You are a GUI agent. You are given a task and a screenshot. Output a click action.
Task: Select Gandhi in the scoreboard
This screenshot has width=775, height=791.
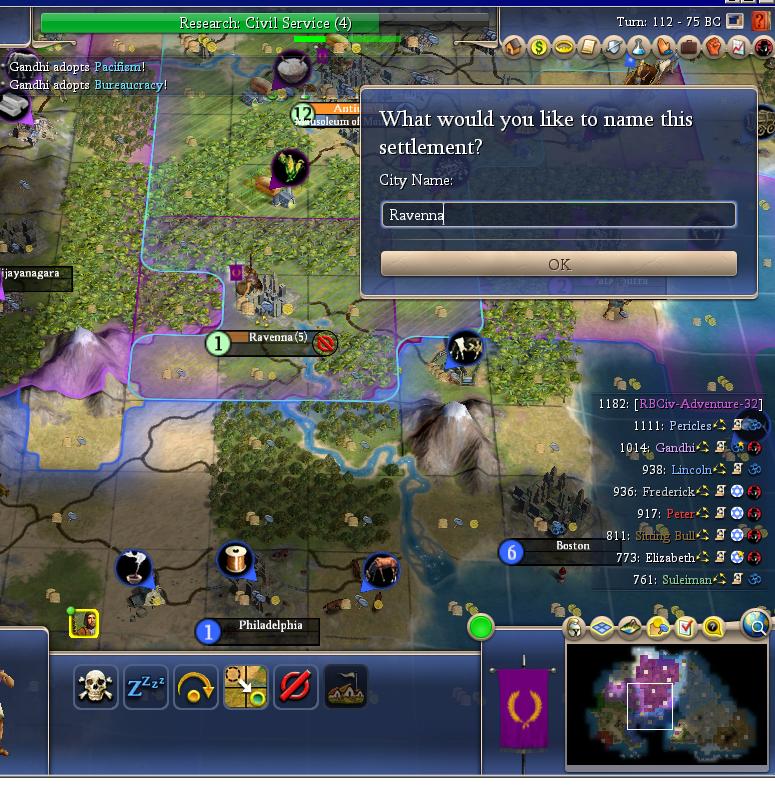tap(673, 448)
